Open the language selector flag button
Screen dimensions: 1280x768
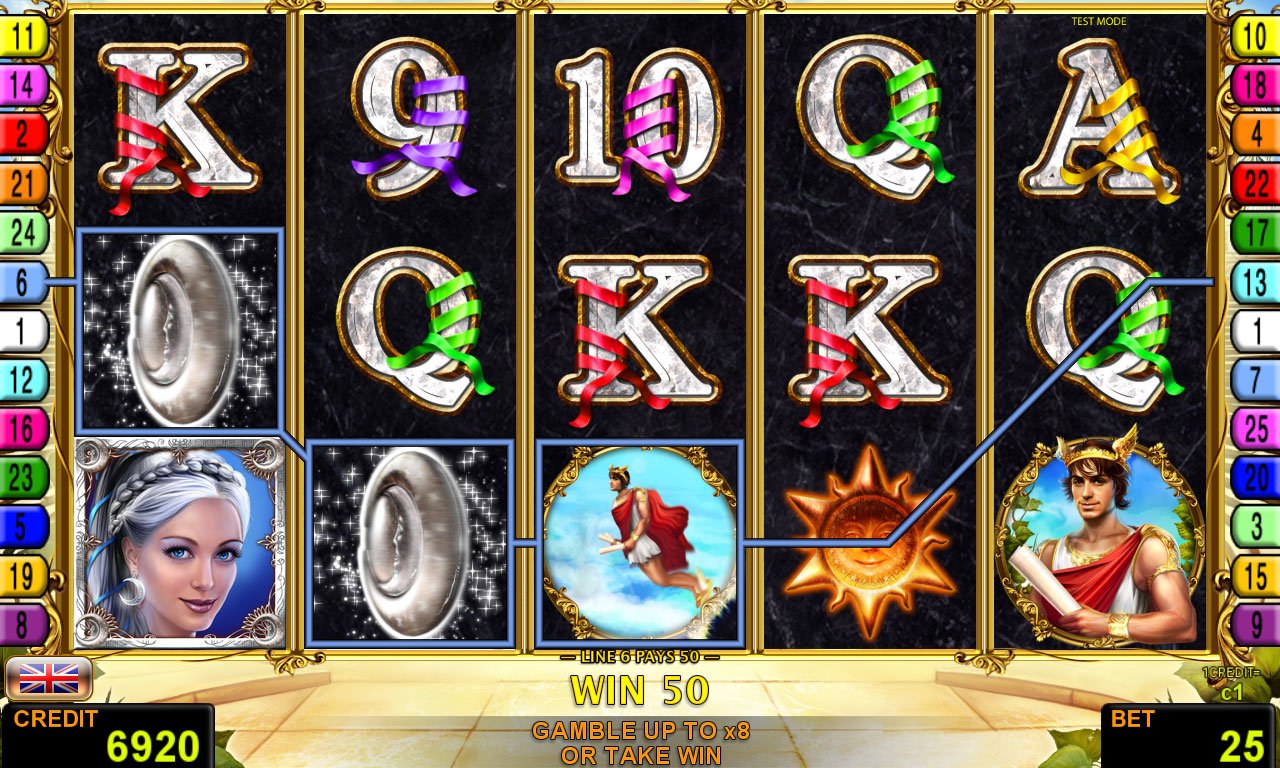point(49,679)
